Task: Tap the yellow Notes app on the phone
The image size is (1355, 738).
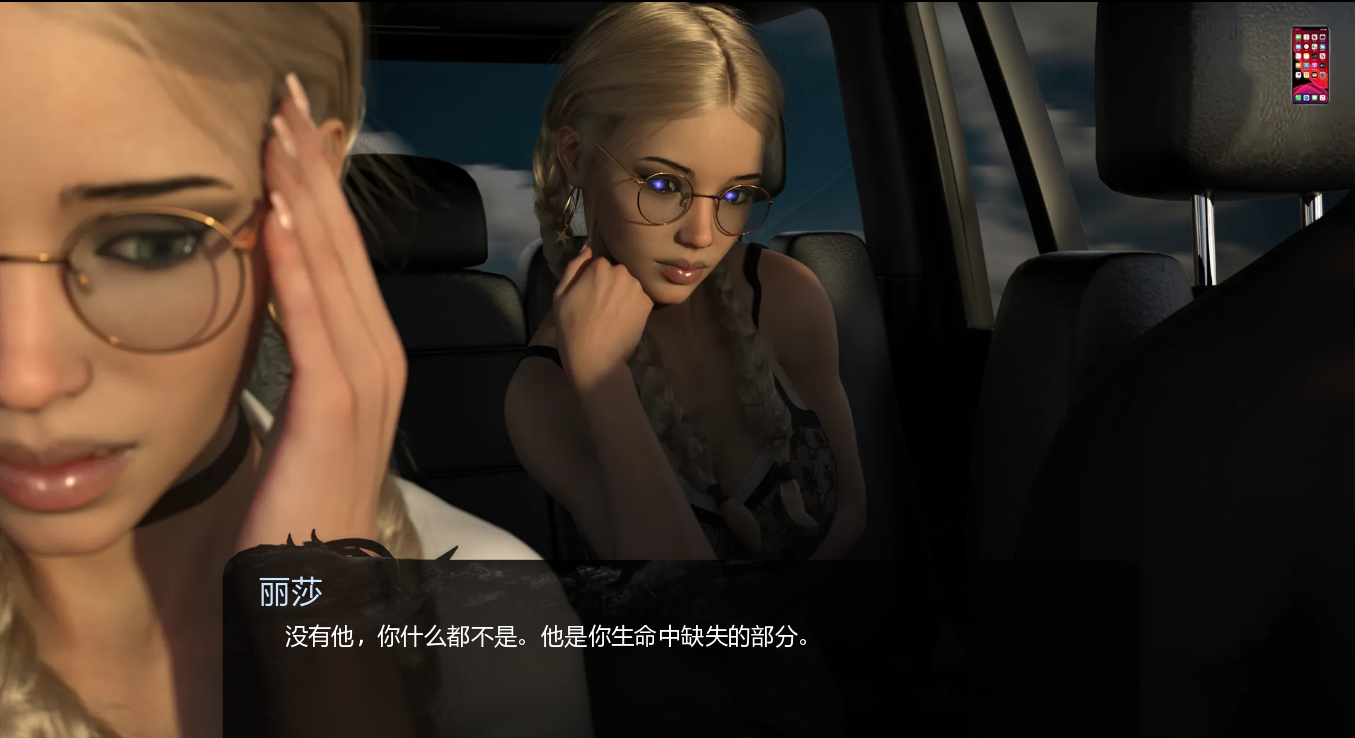Action: 1306,56
